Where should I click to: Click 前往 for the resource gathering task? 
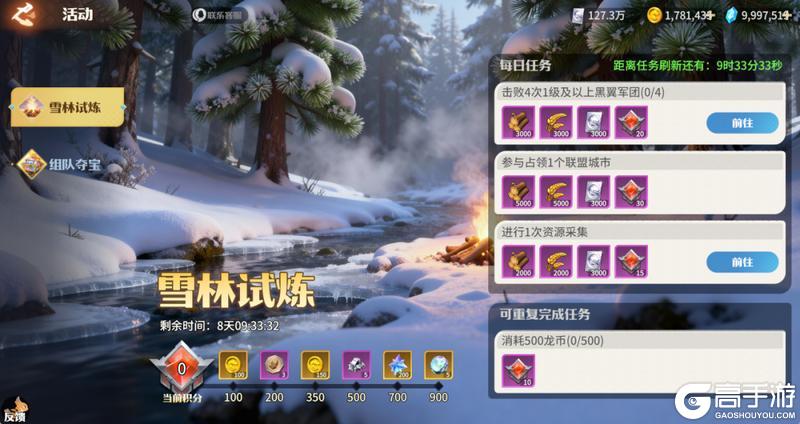[742, 262]
